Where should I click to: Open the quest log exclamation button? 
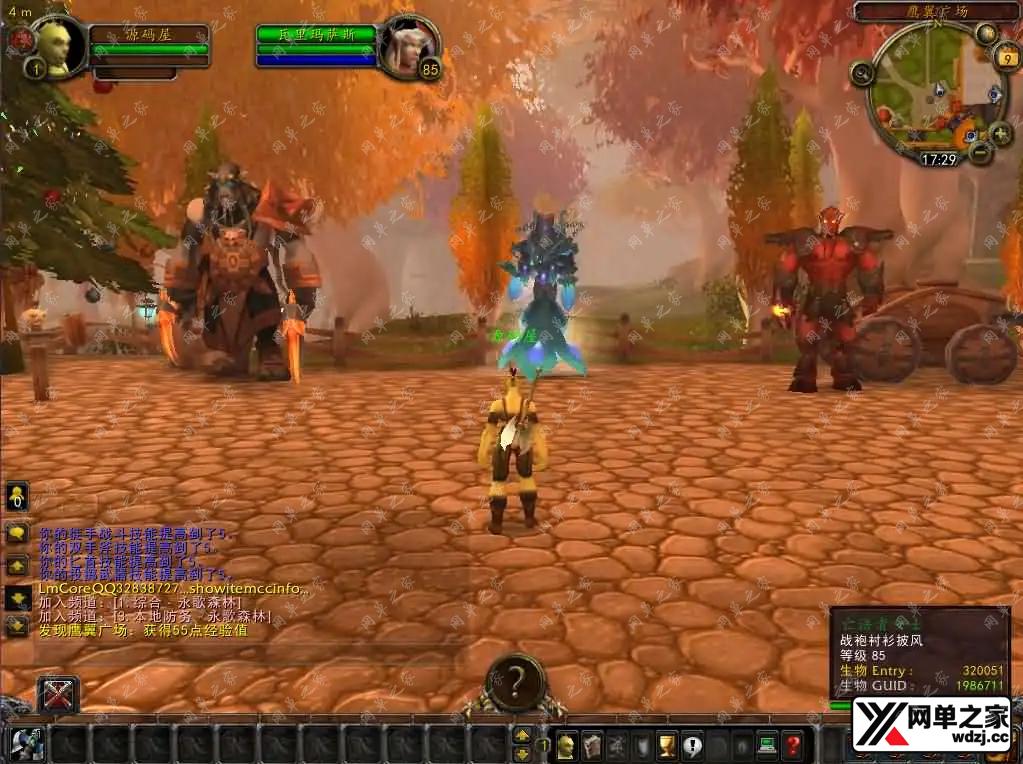[691, 745]
